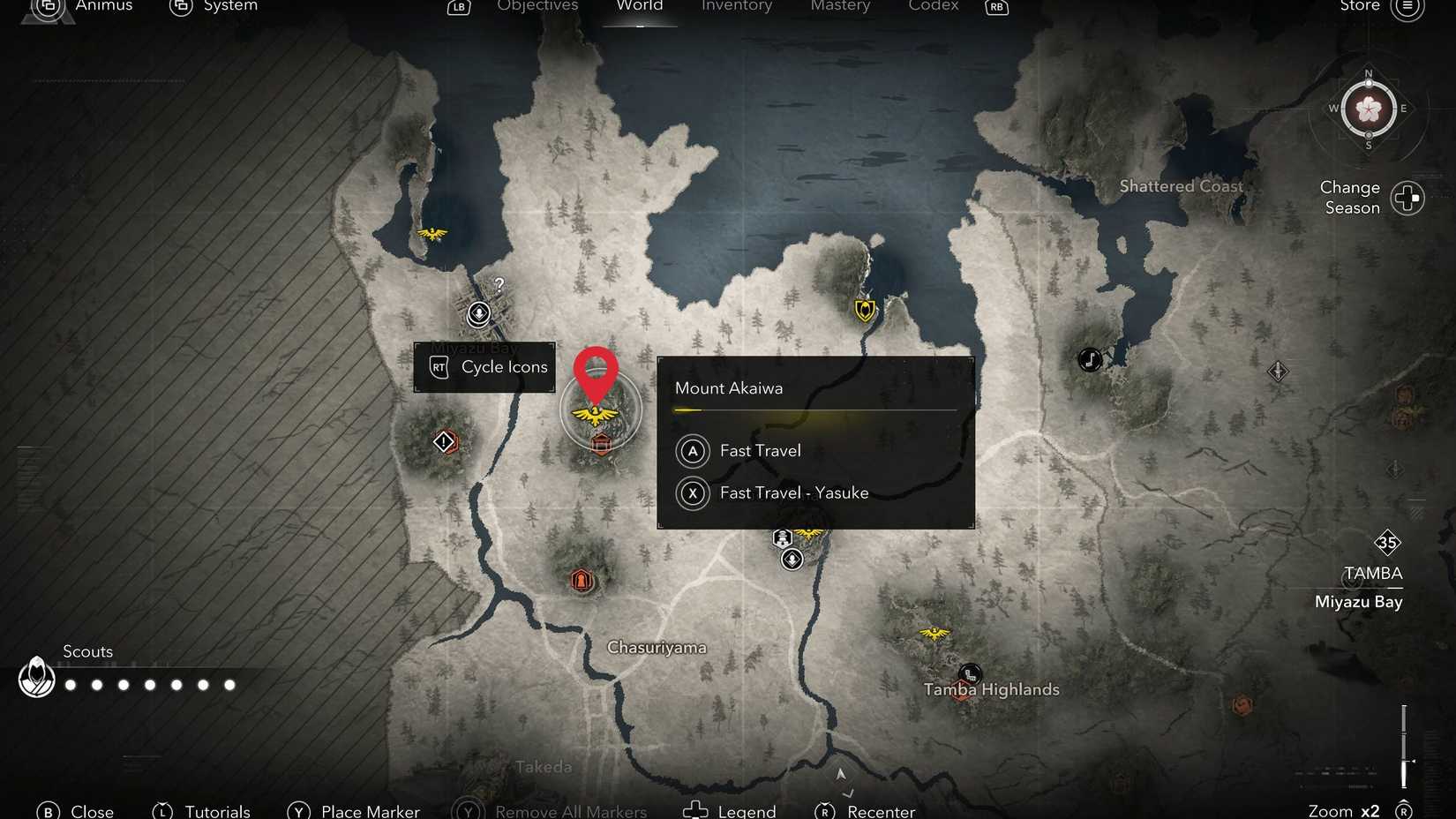The height and width of the screenshot is (819, 1456).
Task: Choose Fast Travel to Mount Akaiwa
Action: (759, 451)
